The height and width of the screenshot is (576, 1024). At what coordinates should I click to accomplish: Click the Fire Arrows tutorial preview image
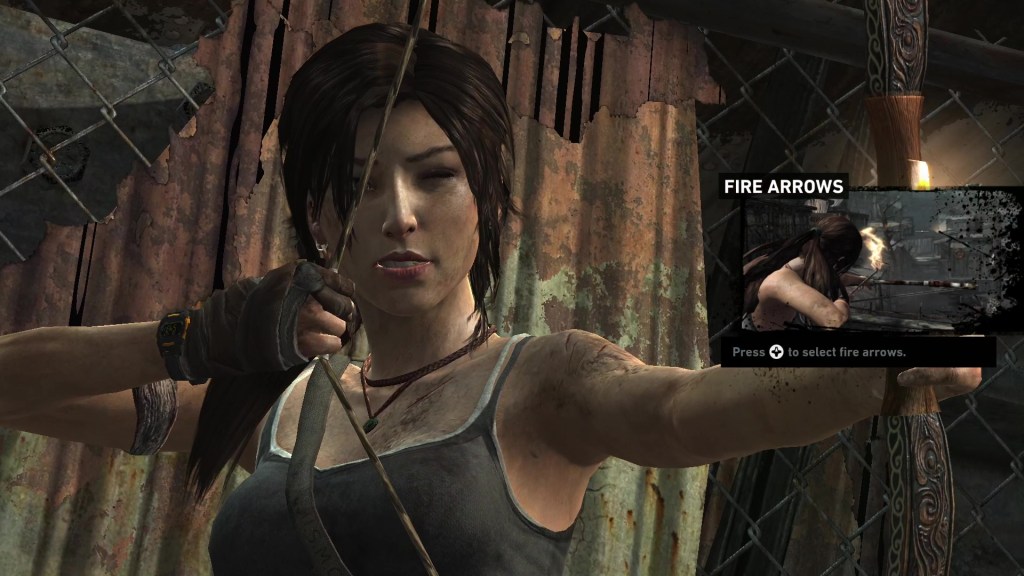(x=846, y=263)
